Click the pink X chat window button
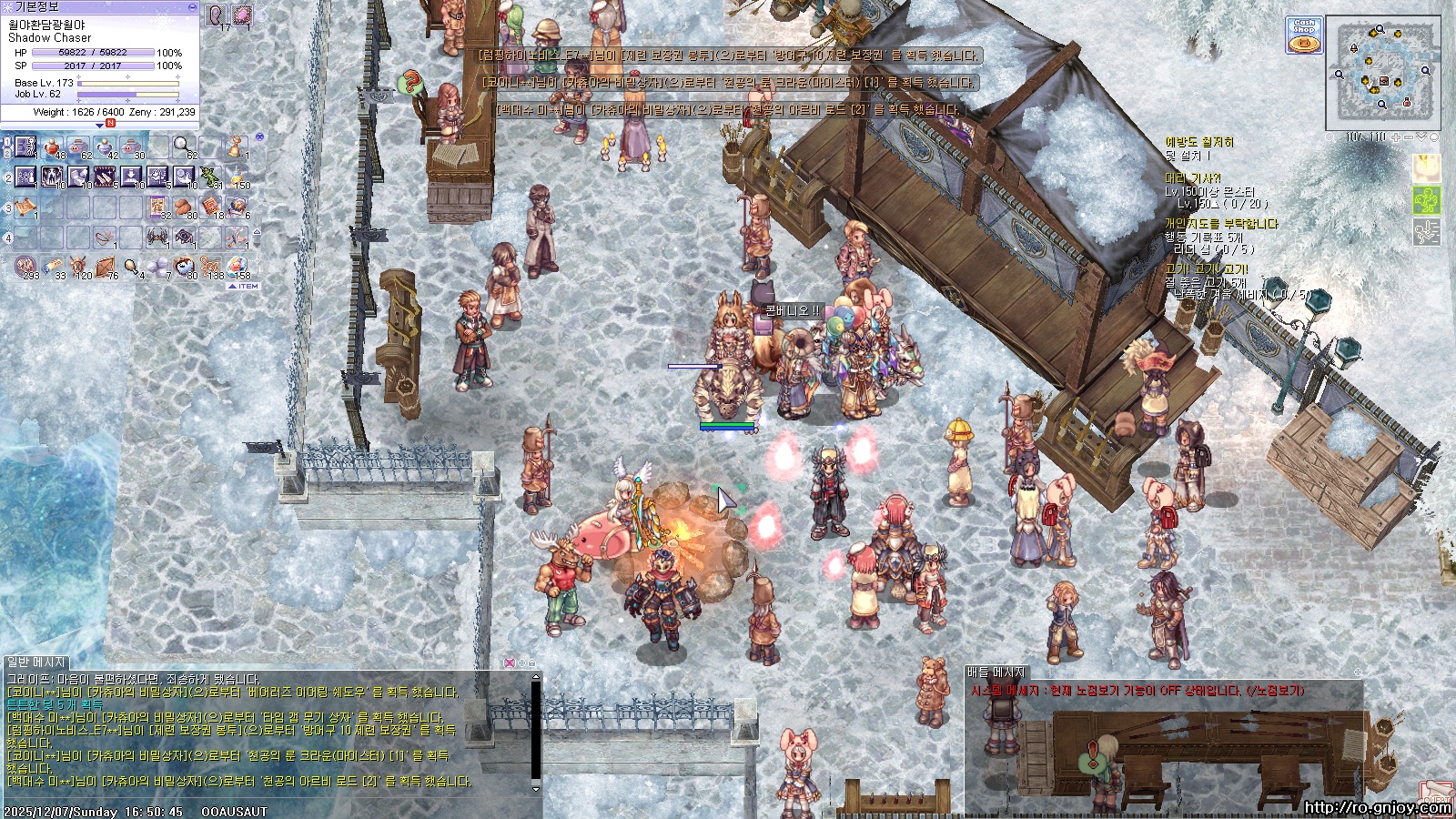Image resolution: width=1456 pixels, height=819 pixels. pyautogui.click(x=510, y=663)
